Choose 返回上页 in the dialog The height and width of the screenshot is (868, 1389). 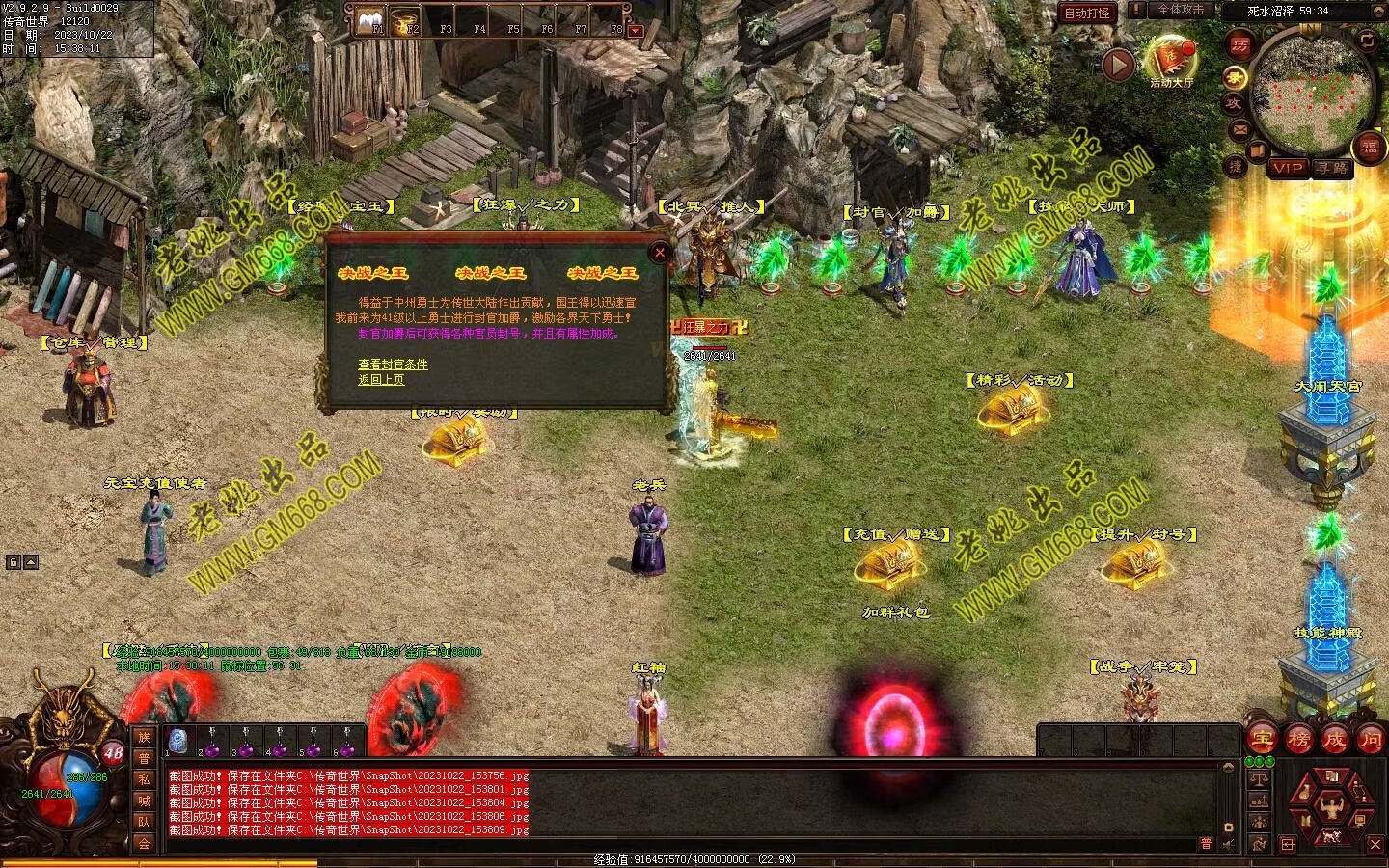point(381,380)
